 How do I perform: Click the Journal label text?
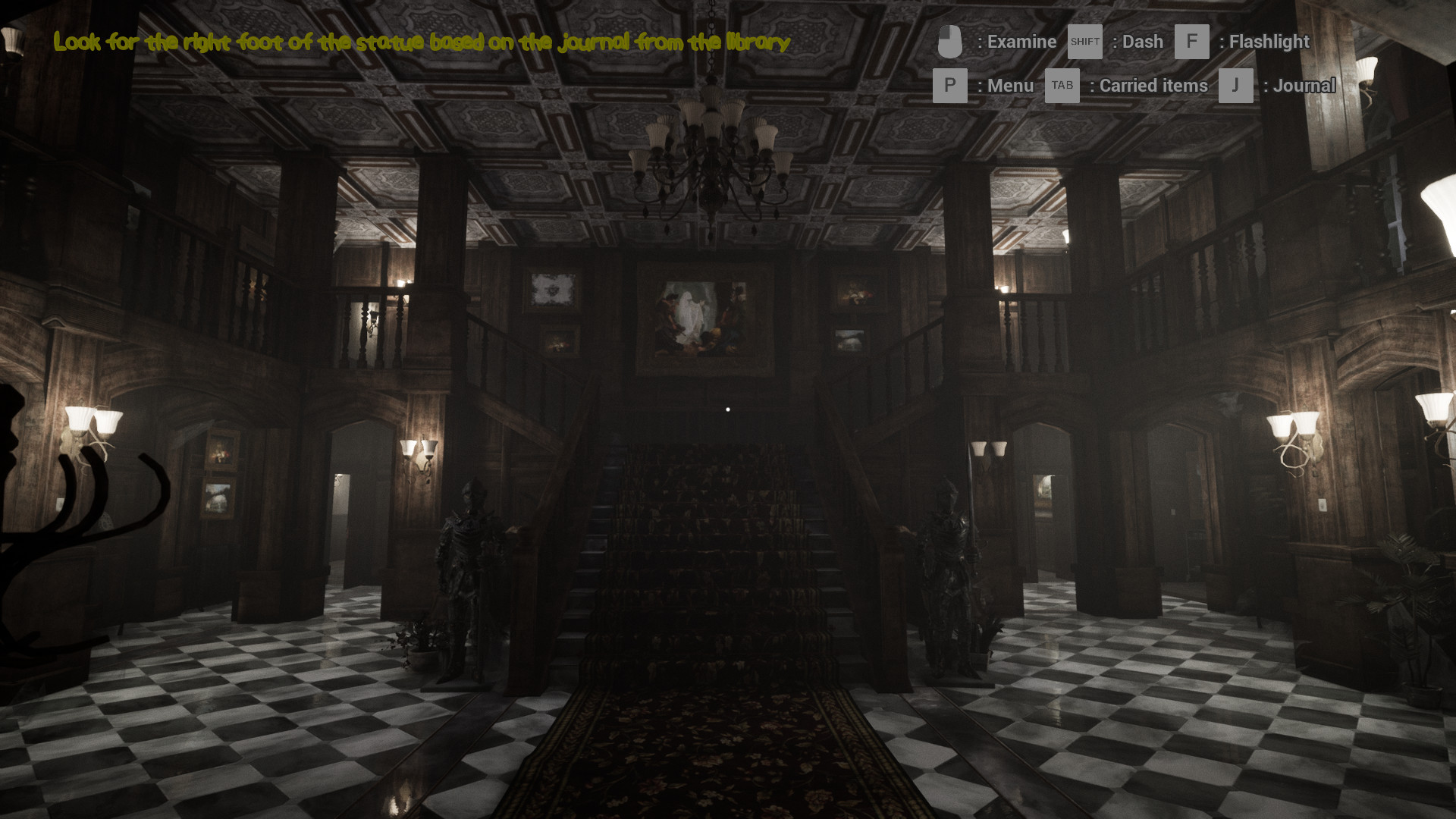pos(1305,86)
